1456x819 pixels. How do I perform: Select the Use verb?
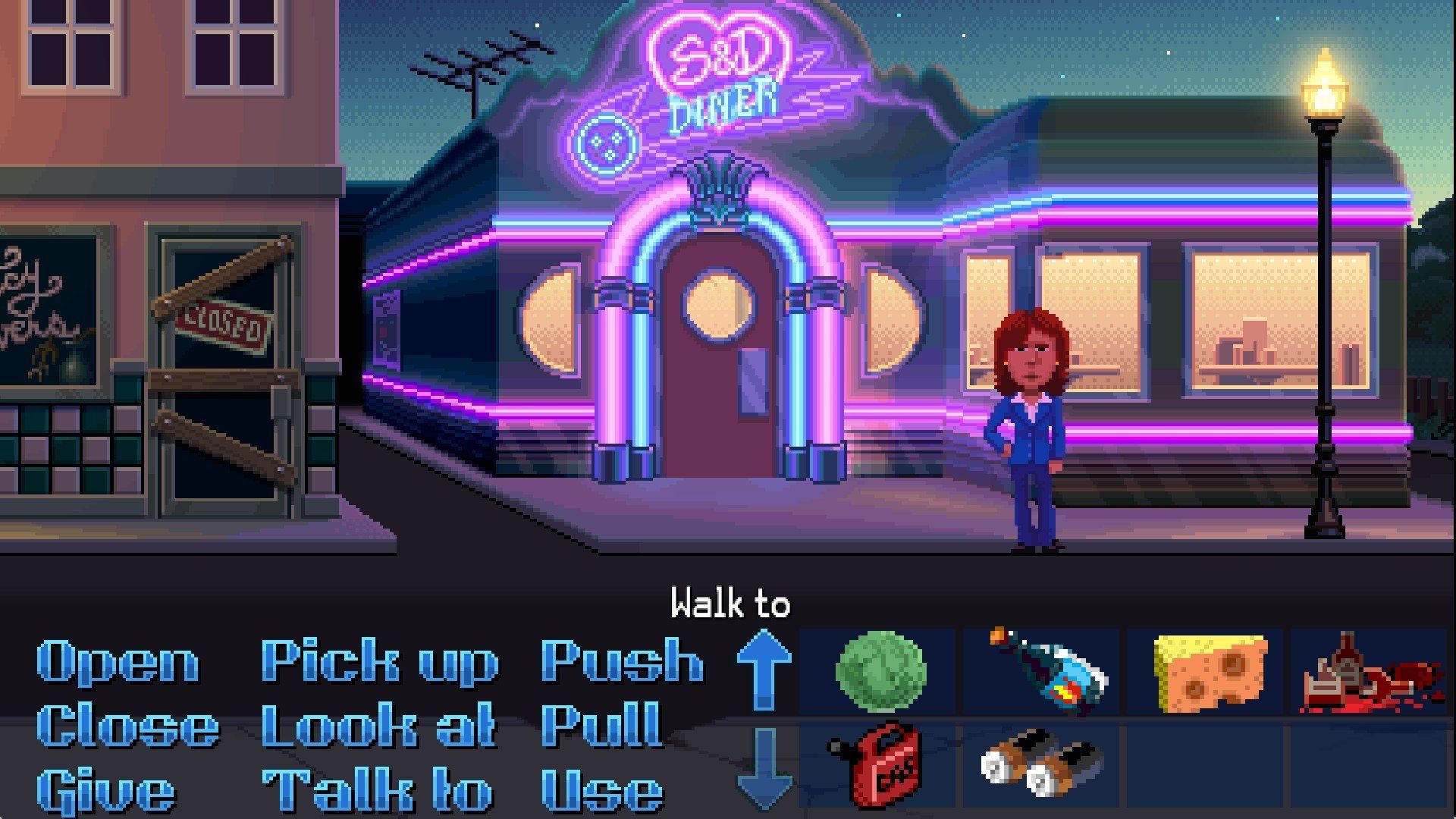point(603,791)
